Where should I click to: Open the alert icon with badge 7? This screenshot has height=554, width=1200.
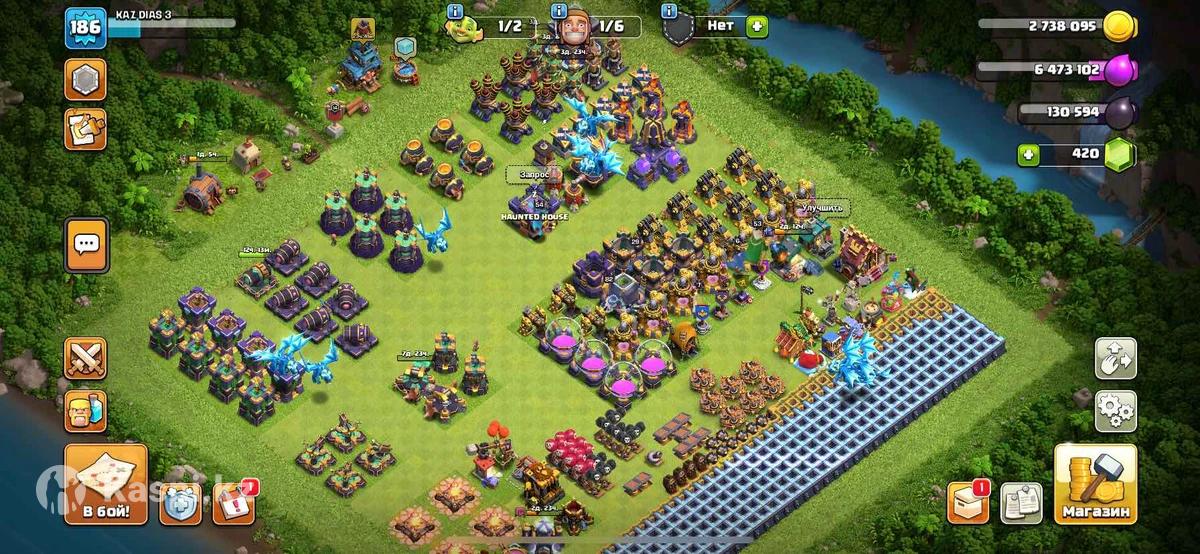click(233, 503)
